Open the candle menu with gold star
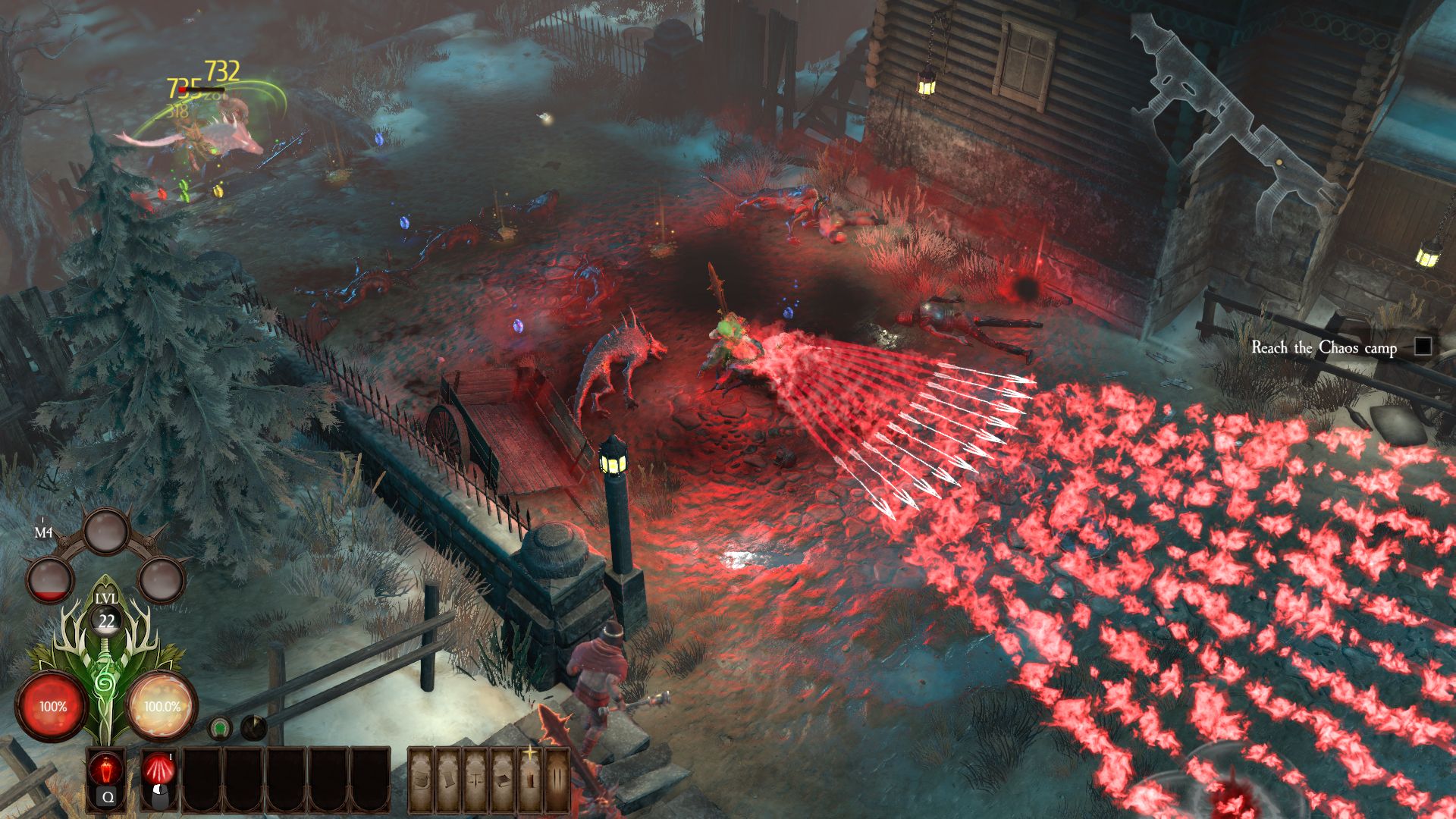The width and height of the screenshot is (1456, 819). (529, 778)
